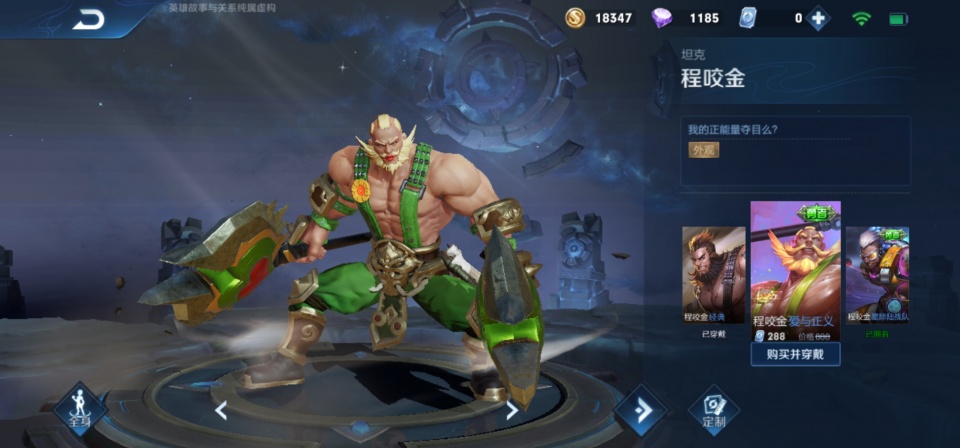Tap the diamond-shaped arrow button beside 定制
Screen dimensions: 960x448
tap(641, 410)
